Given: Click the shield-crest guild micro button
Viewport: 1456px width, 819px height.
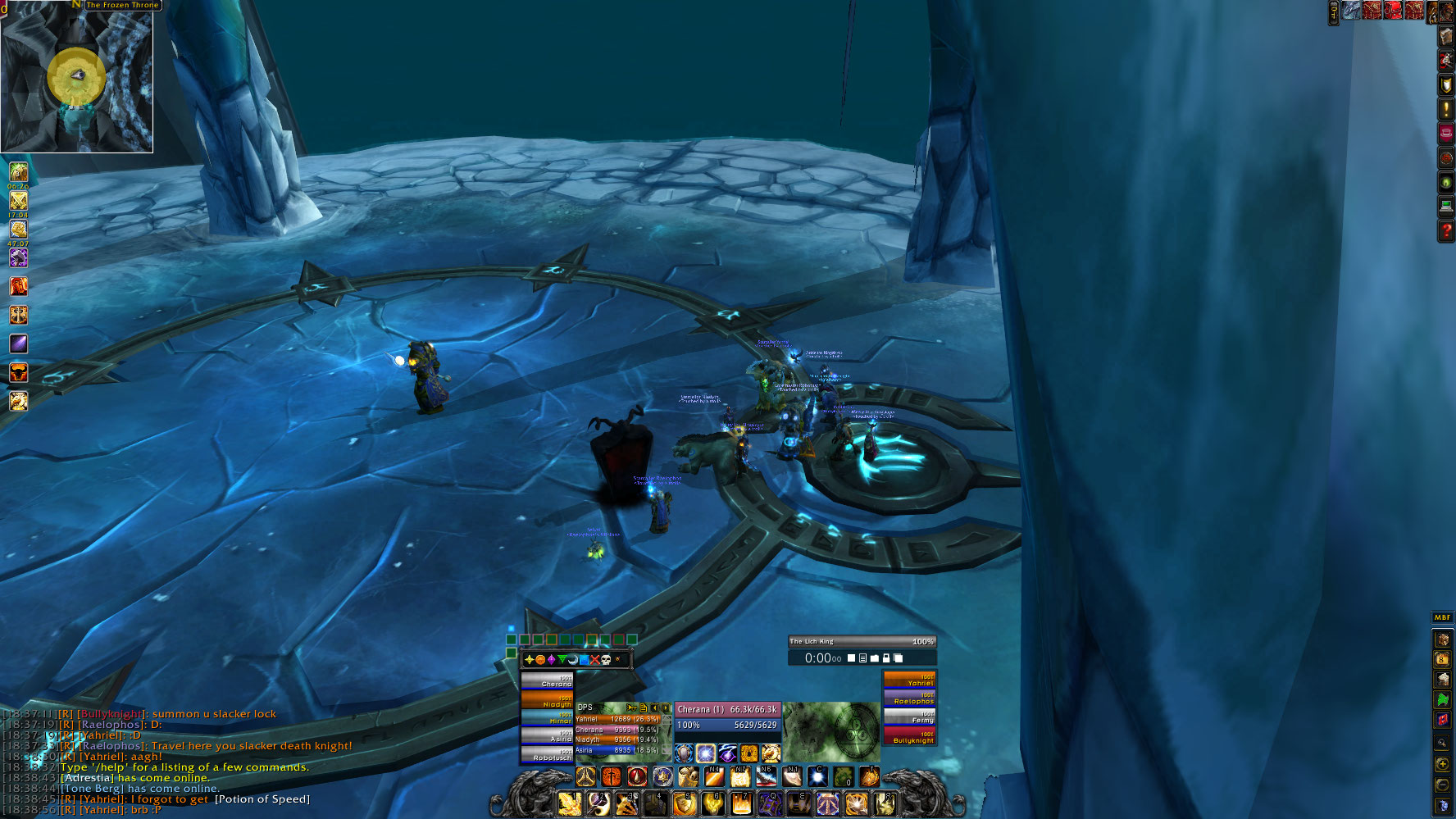Looking at the screenshot, I should 1446,84.
